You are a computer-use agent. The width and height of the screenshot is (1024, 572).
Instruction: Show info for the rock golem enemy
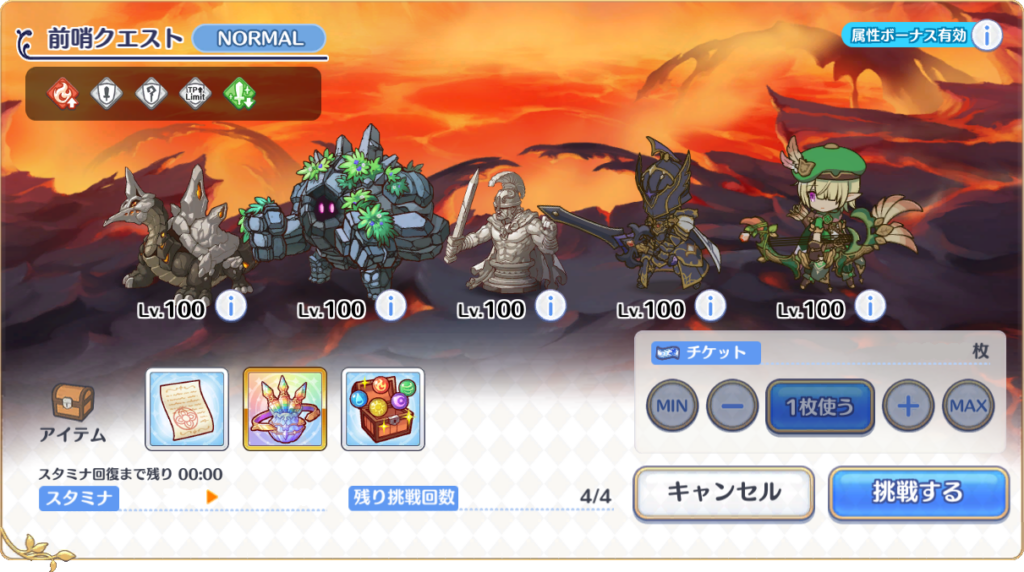[391, 306]
